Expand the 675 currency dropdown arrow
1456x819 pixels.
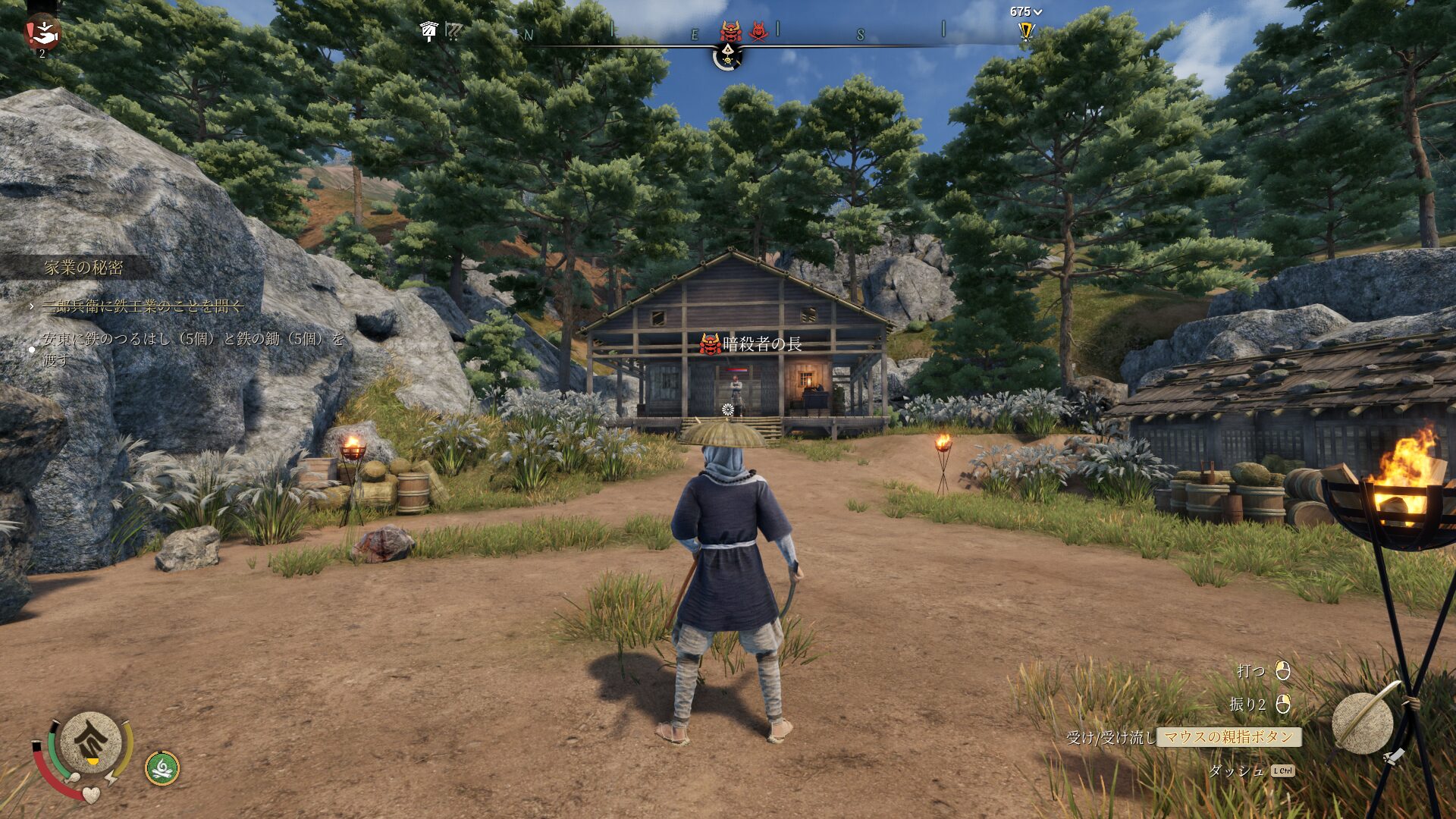(1038, 12)
